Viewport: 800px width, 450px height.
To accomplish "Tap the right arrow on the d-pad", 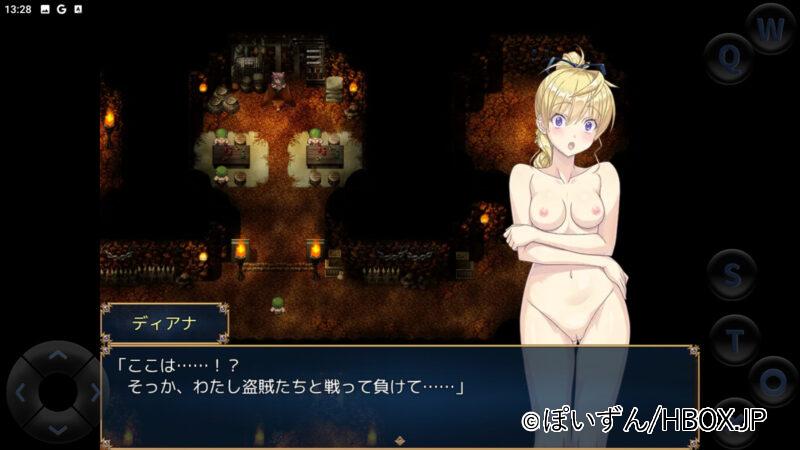I will pyautogui.click(x=92, y=392).
